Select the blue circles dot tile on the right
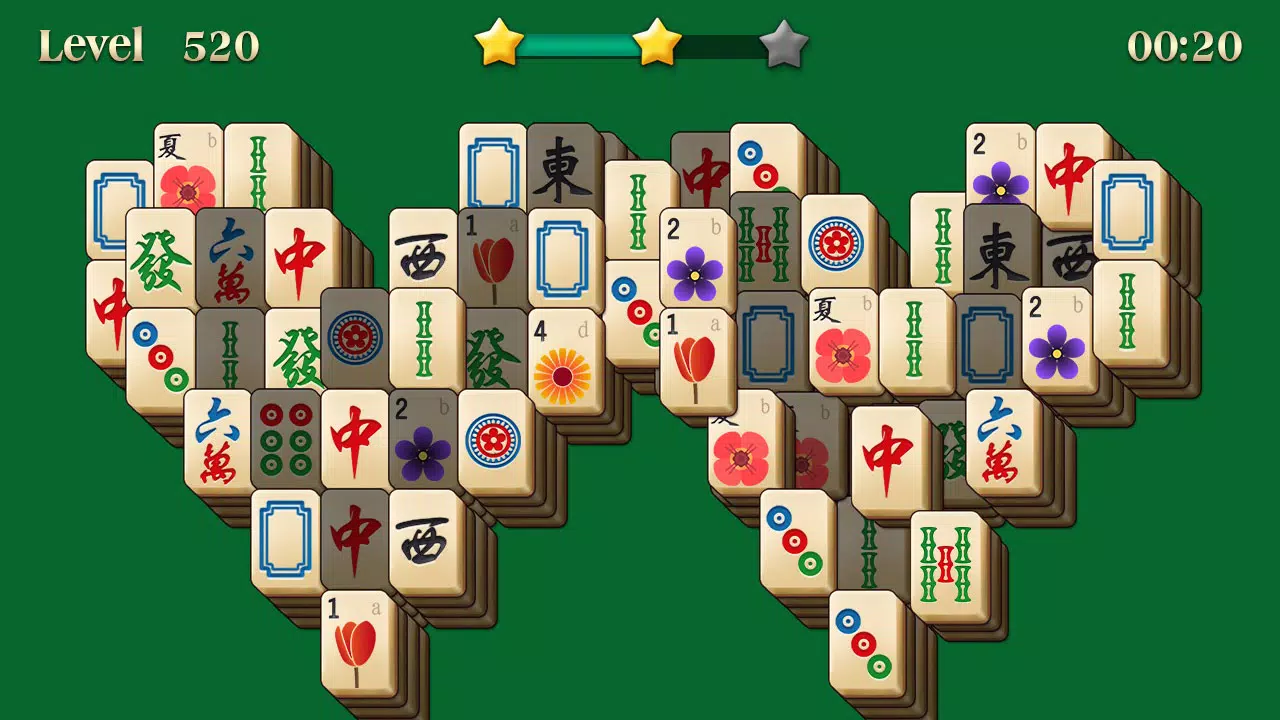The width and height of the screenshot is (1280, 720). click(839, 240)
